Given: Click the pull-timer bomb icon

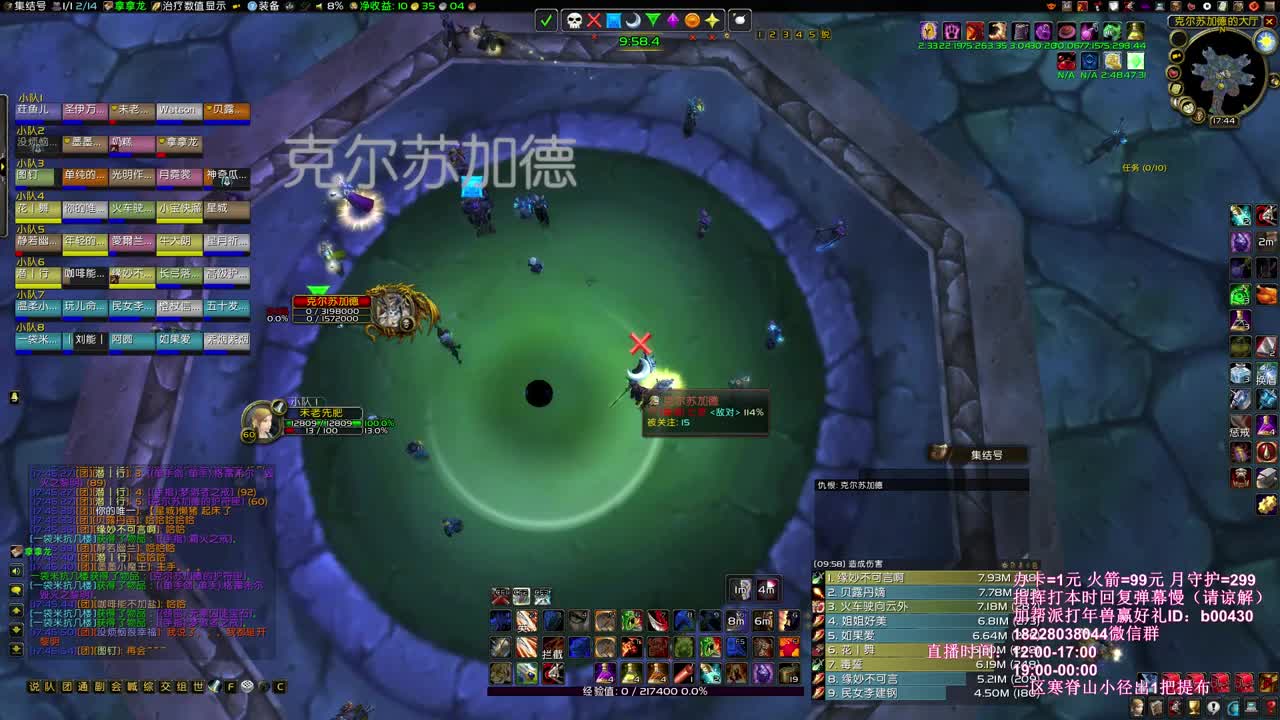Looking at the screenshot, I should coord(742,20).
